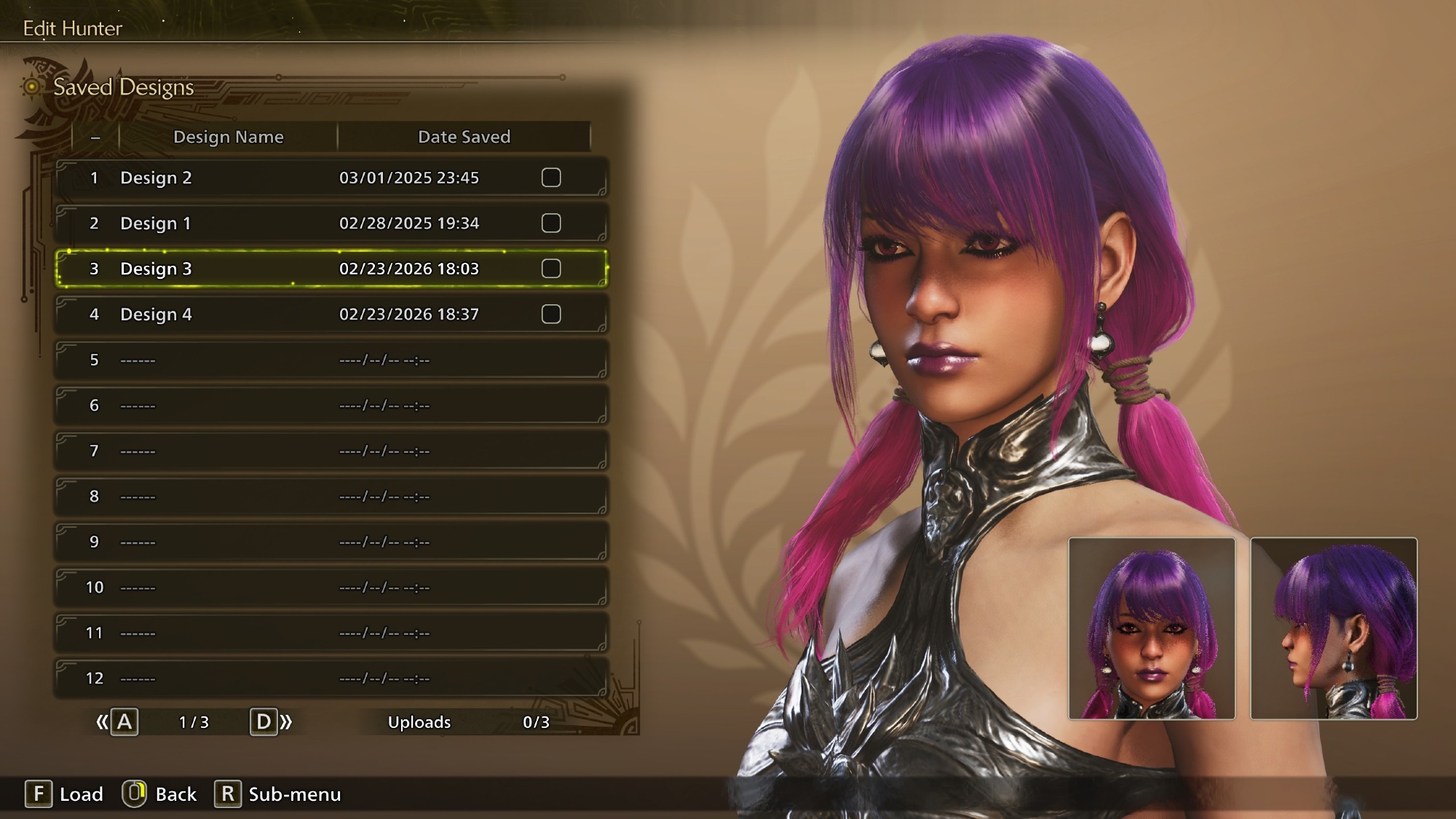Tick the checkbox for Design 2
1456x819 pixels.
pyautogui.click(x=551, y=178)
